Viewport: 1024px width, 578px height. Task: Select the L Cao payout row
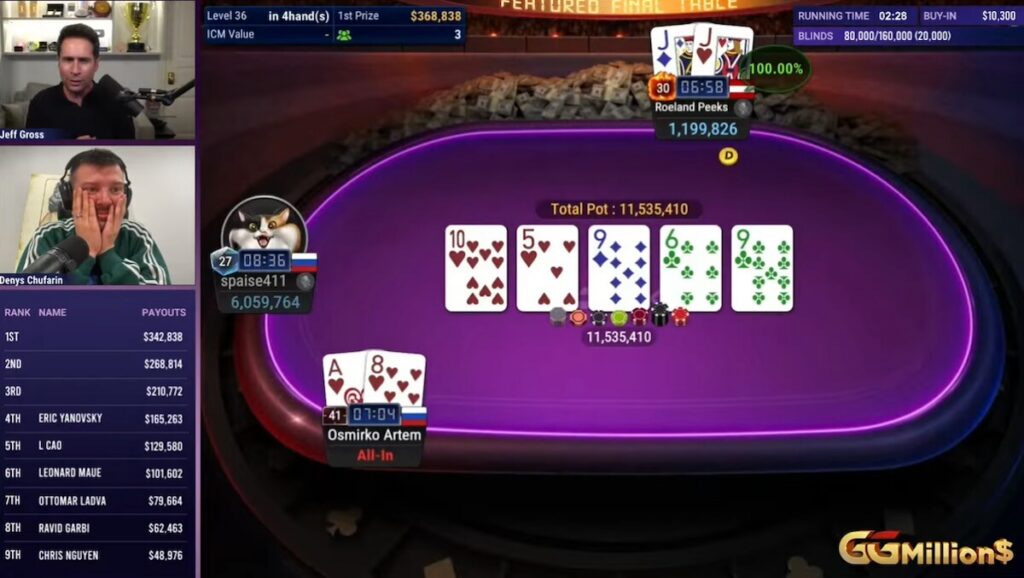click(97, 446)
